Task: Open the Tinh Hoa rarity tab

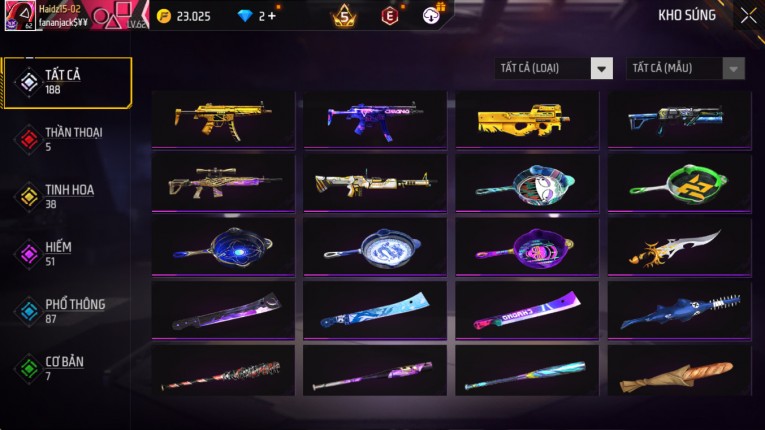Action: pos(67,196)
